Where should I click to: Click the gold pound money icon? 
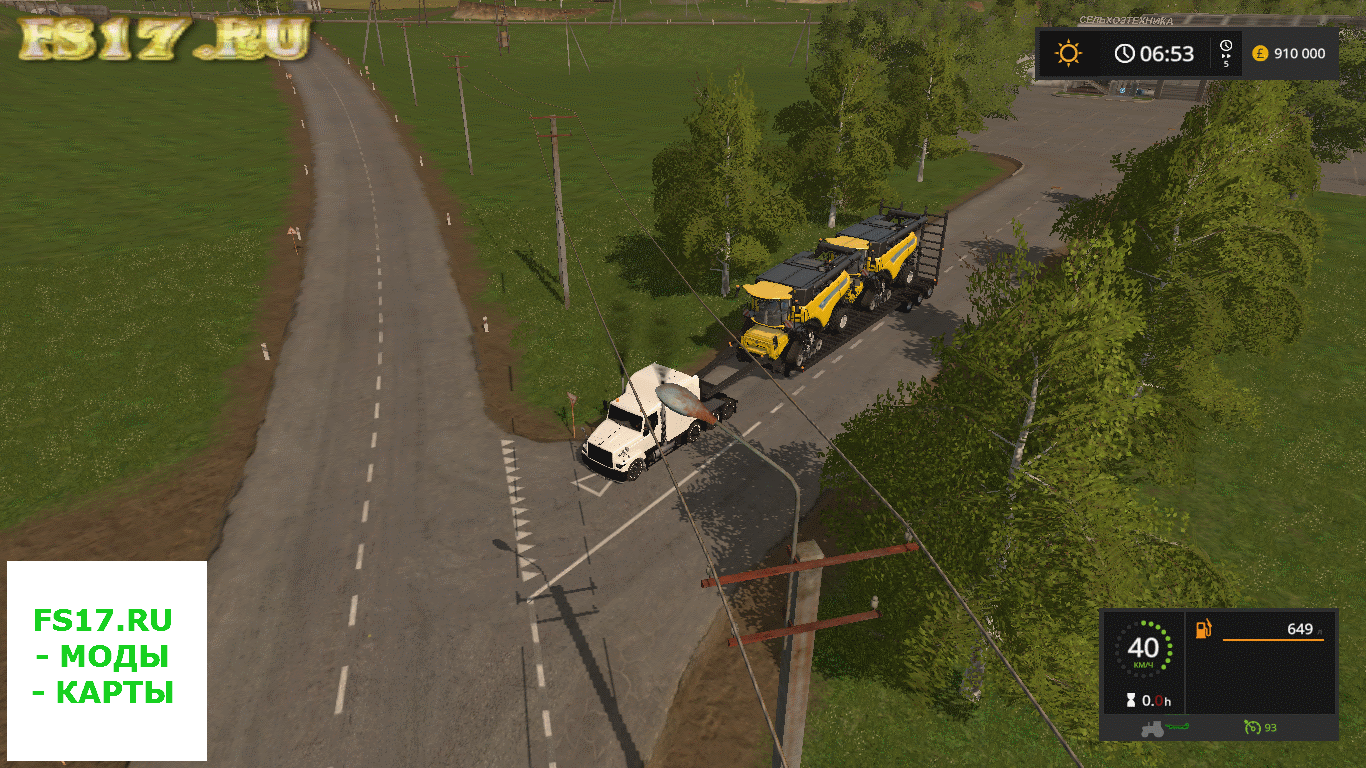coord(1260,53)
